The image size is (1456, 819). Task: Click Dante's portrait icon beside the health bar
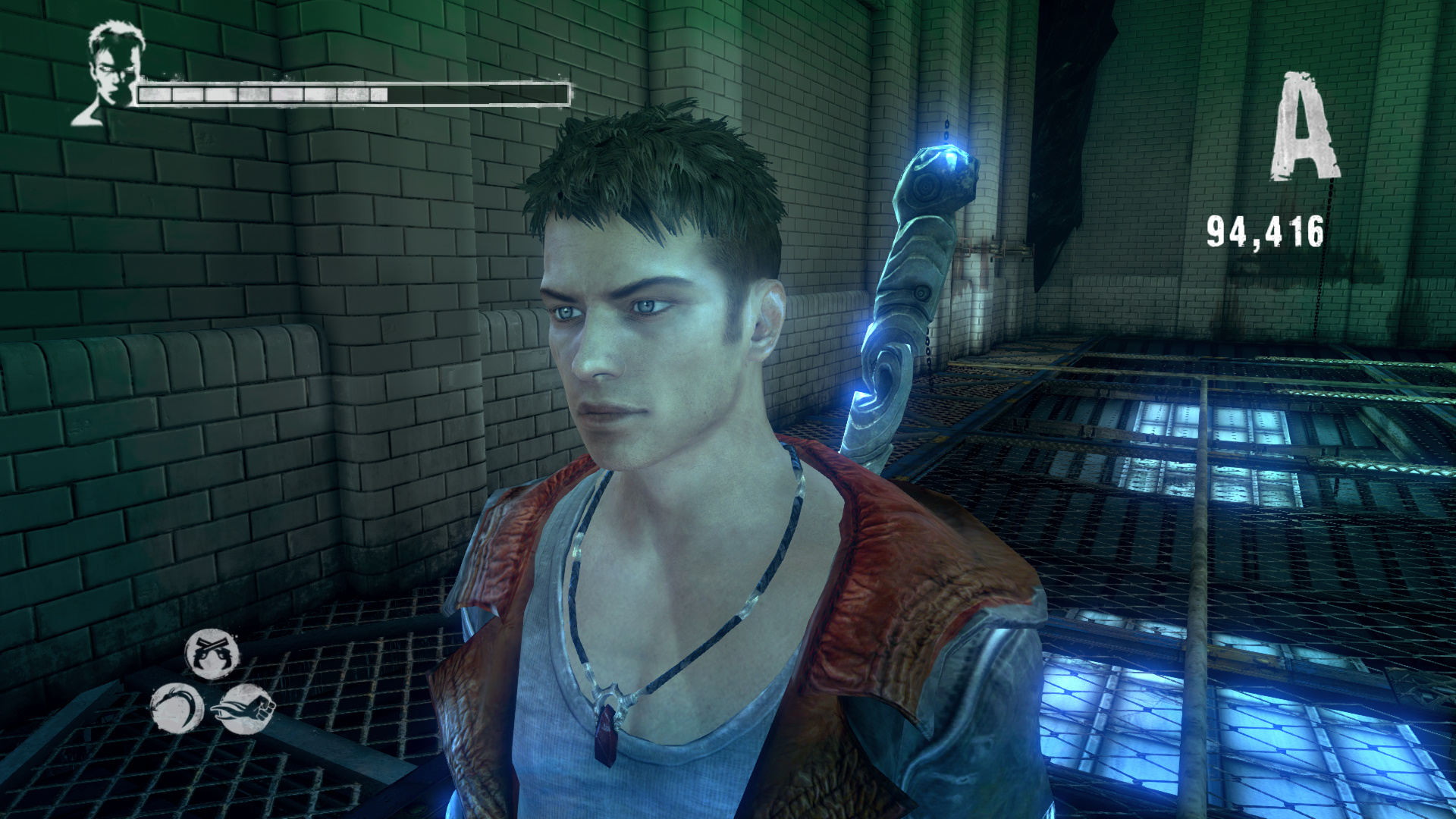111,72
